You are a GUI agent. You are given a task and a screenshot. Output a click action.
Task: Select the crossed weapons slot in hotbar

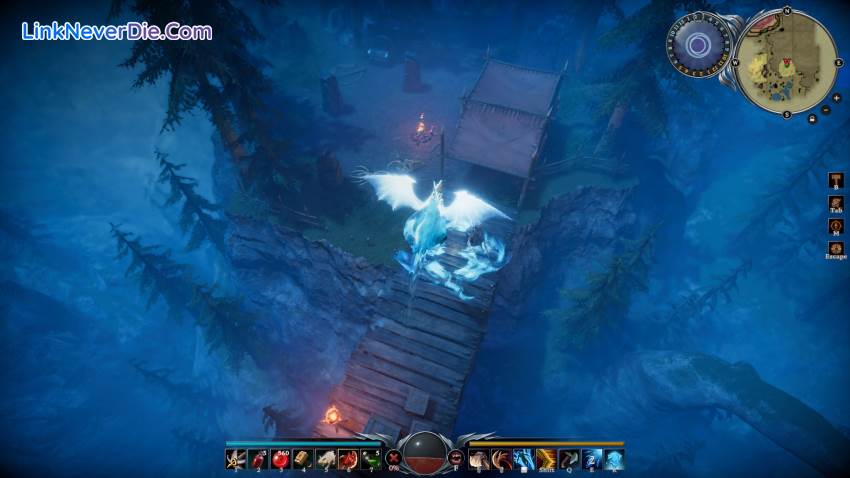pos(236,460)
